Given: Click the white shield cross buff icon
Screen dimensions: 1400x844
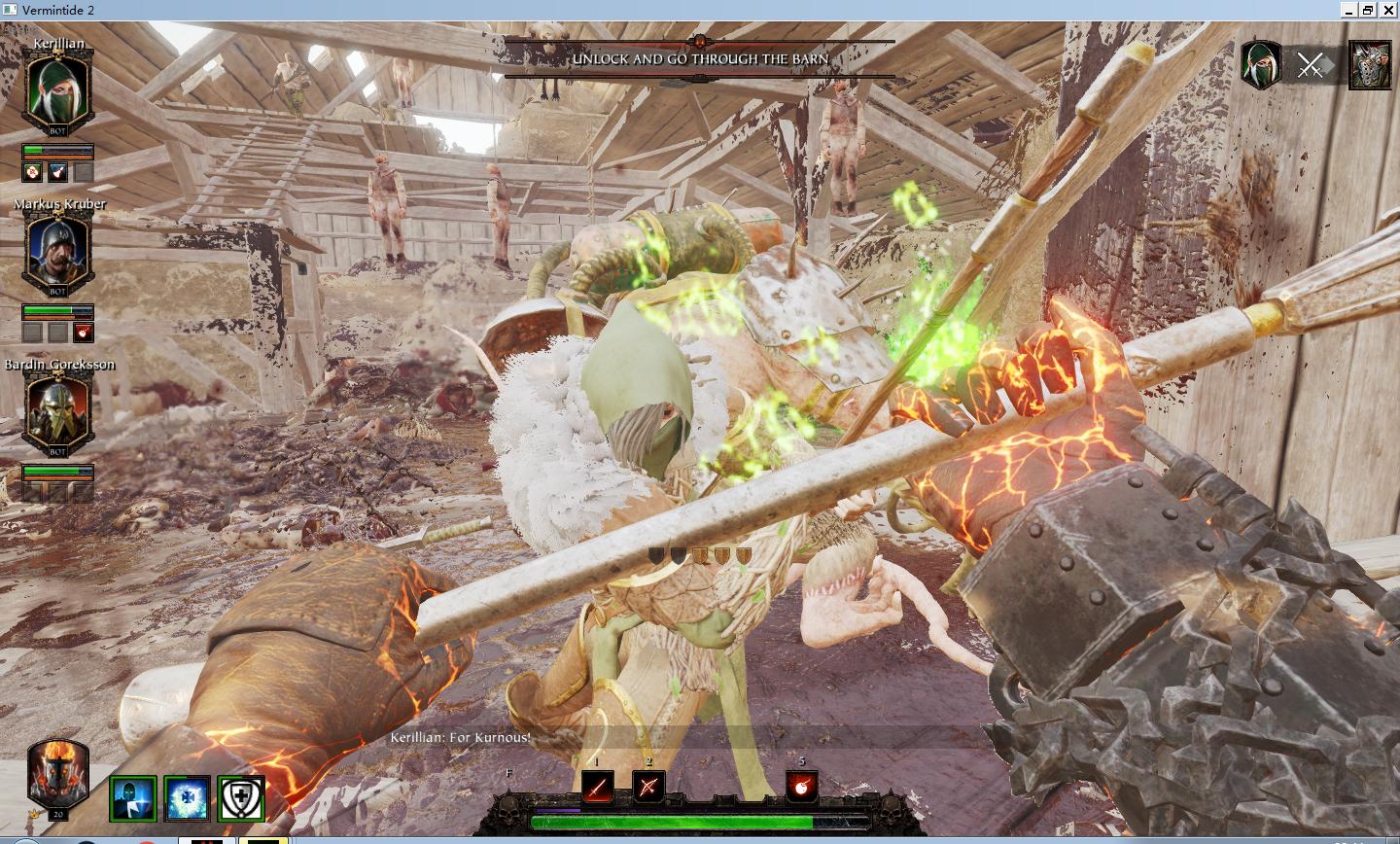Looking at the screenshot, I should coord(241,798).
